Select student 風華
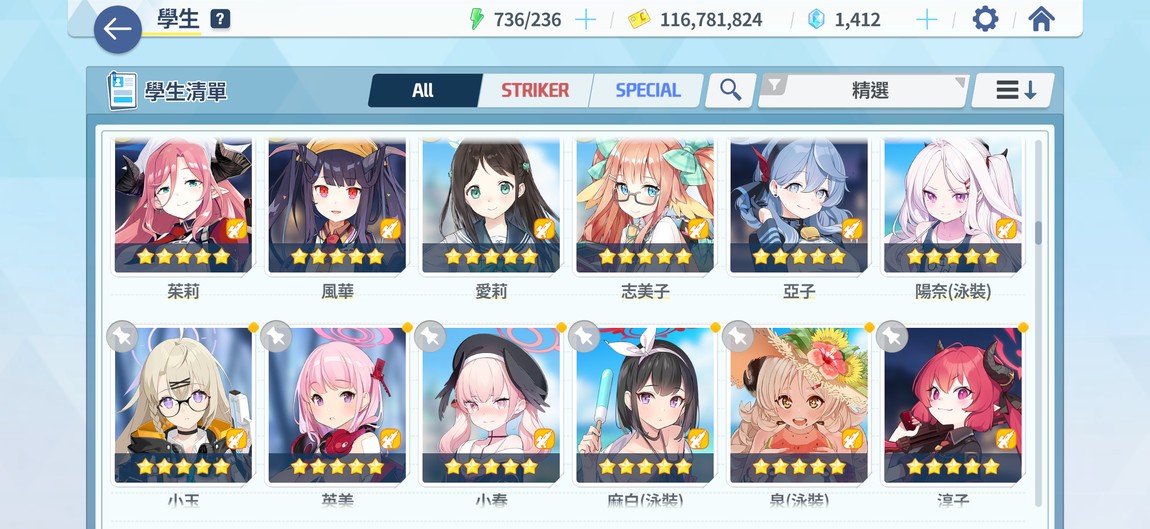Viewport: 1150px width, 529px height. (337, 205)
